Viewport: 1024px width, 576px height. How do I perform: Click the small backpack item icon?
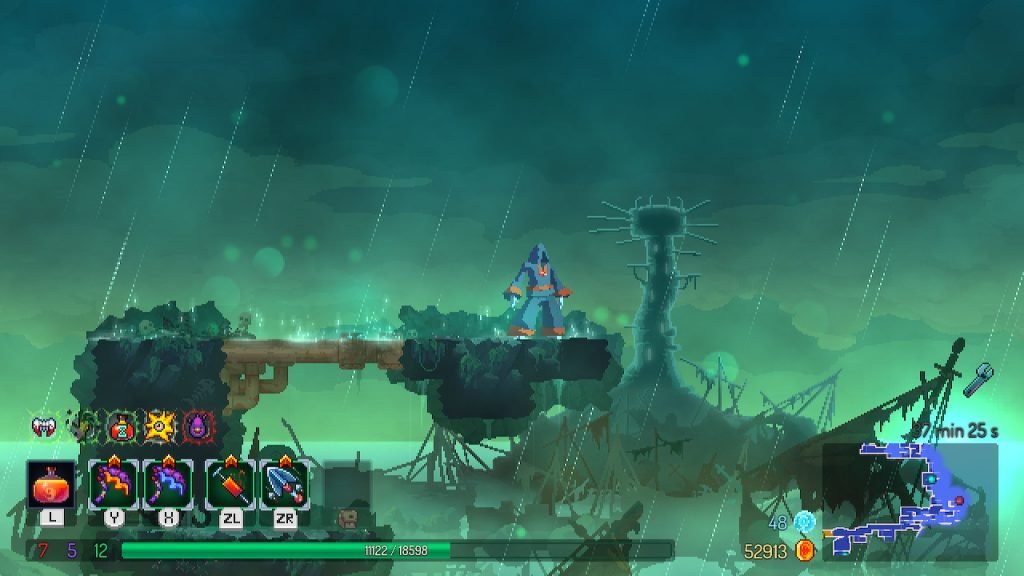[348, 517]
